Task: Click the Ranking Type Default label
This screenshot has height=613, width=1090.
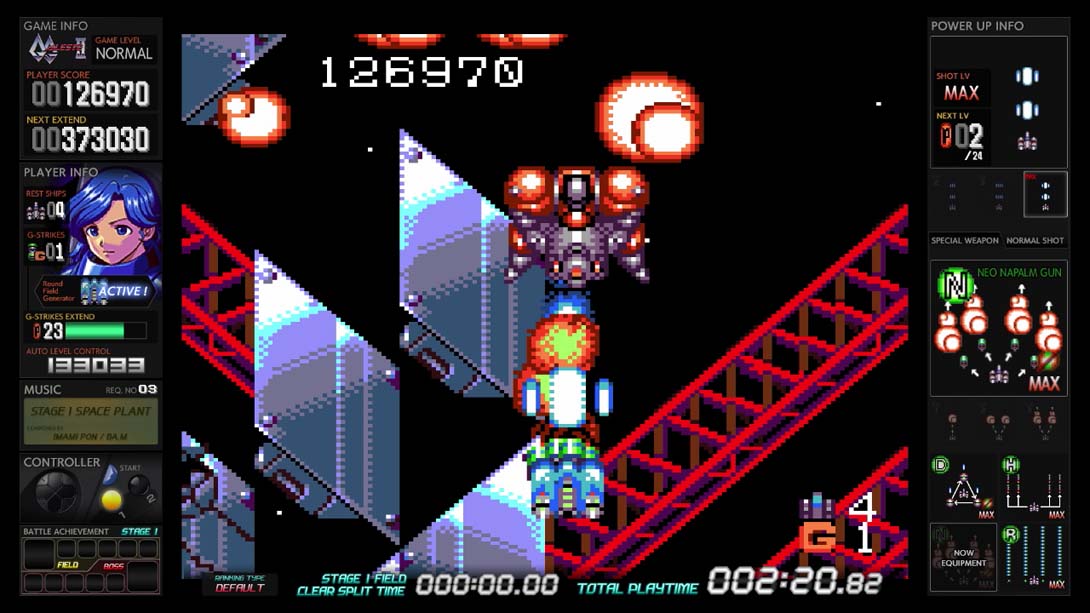Action: [240, 584]
